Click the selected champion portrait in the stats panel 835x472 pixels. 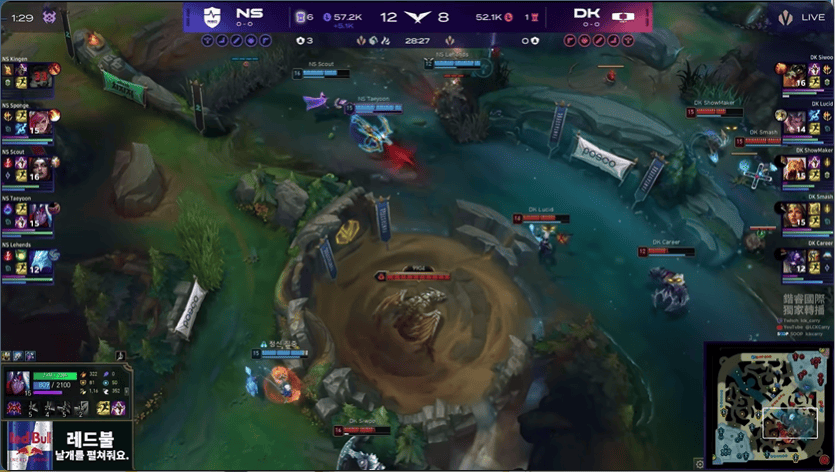(19, 384)
